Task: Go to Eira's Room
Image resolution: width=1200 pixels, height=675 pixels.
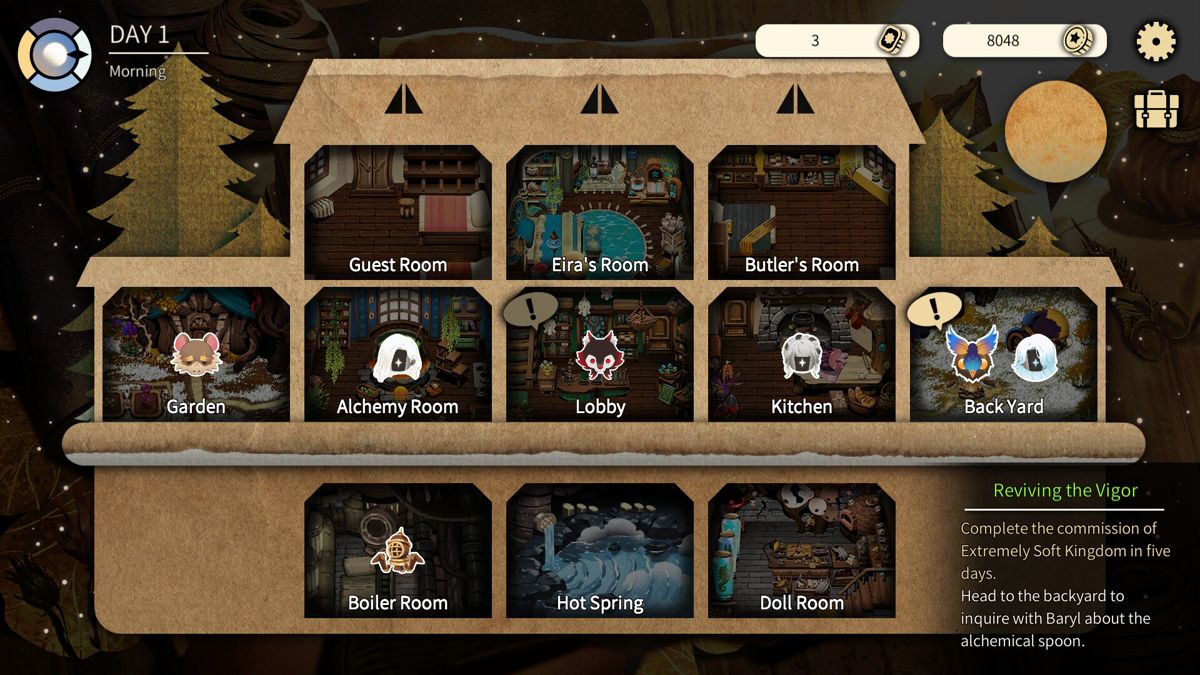Action: [600, 213]
